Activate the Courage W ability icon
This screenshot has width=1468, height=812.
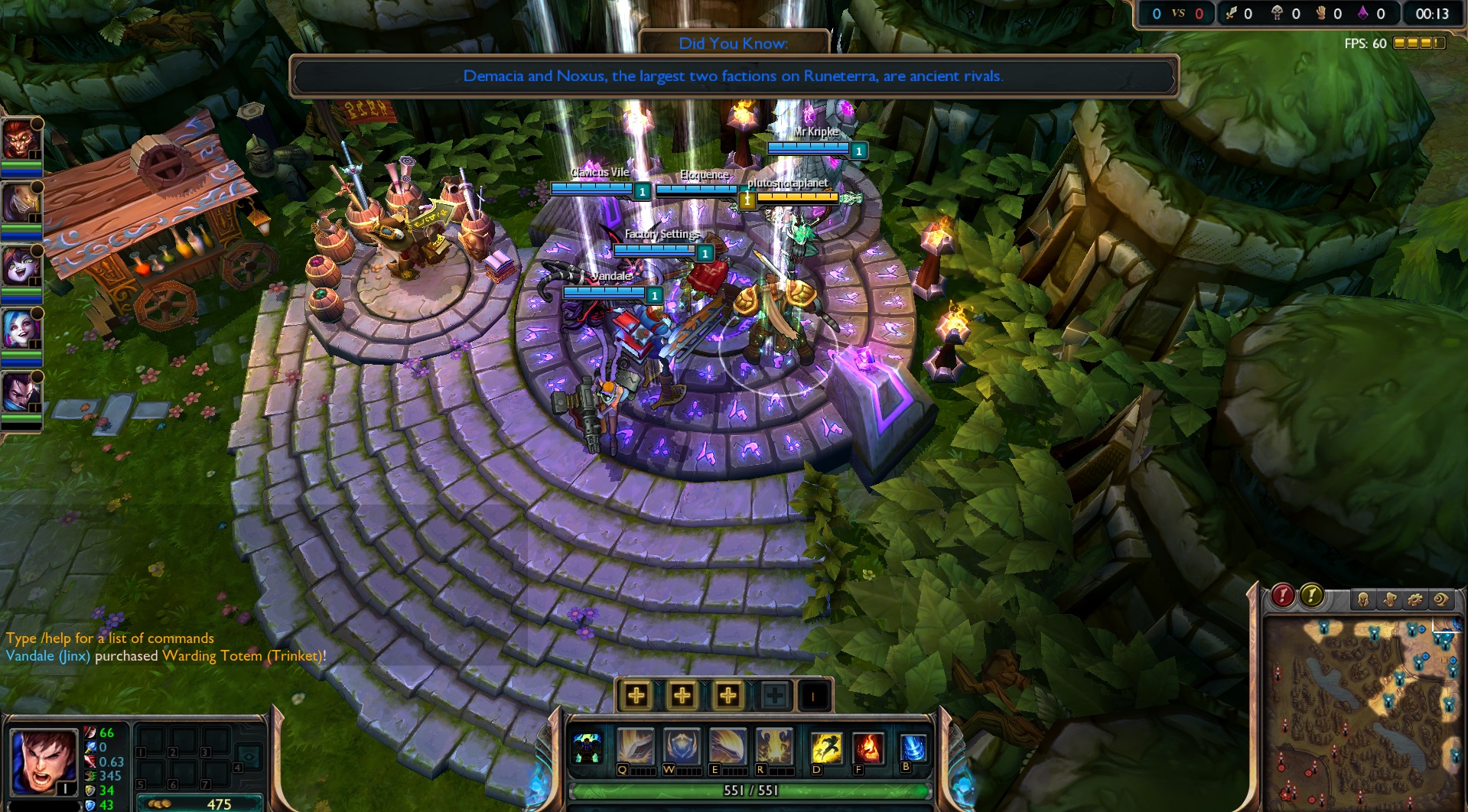(x=682, y=745)
